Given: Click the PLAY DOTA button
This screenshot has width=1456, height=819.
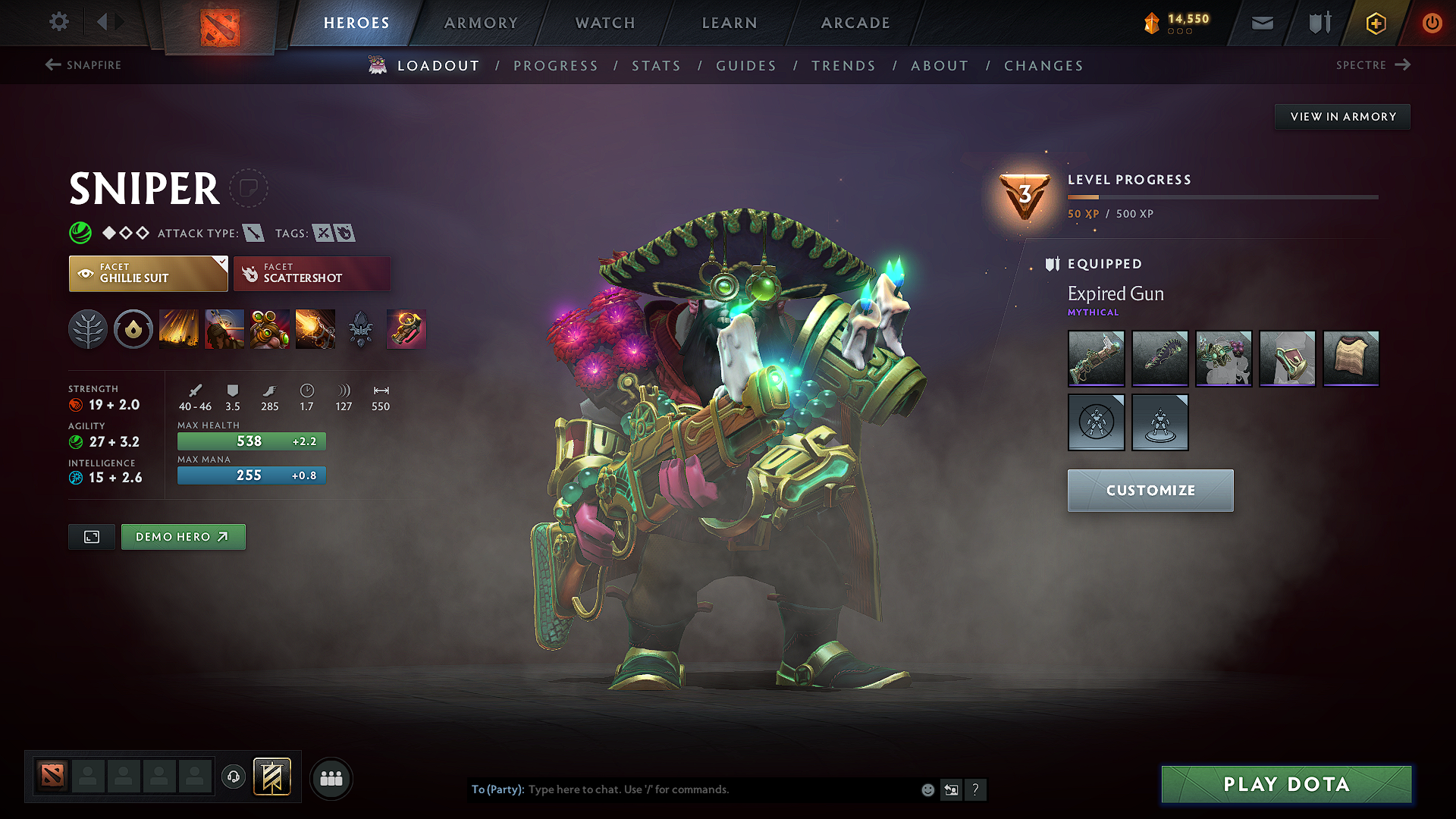Looking at the screenshot, I should [x=1285, y=784].
